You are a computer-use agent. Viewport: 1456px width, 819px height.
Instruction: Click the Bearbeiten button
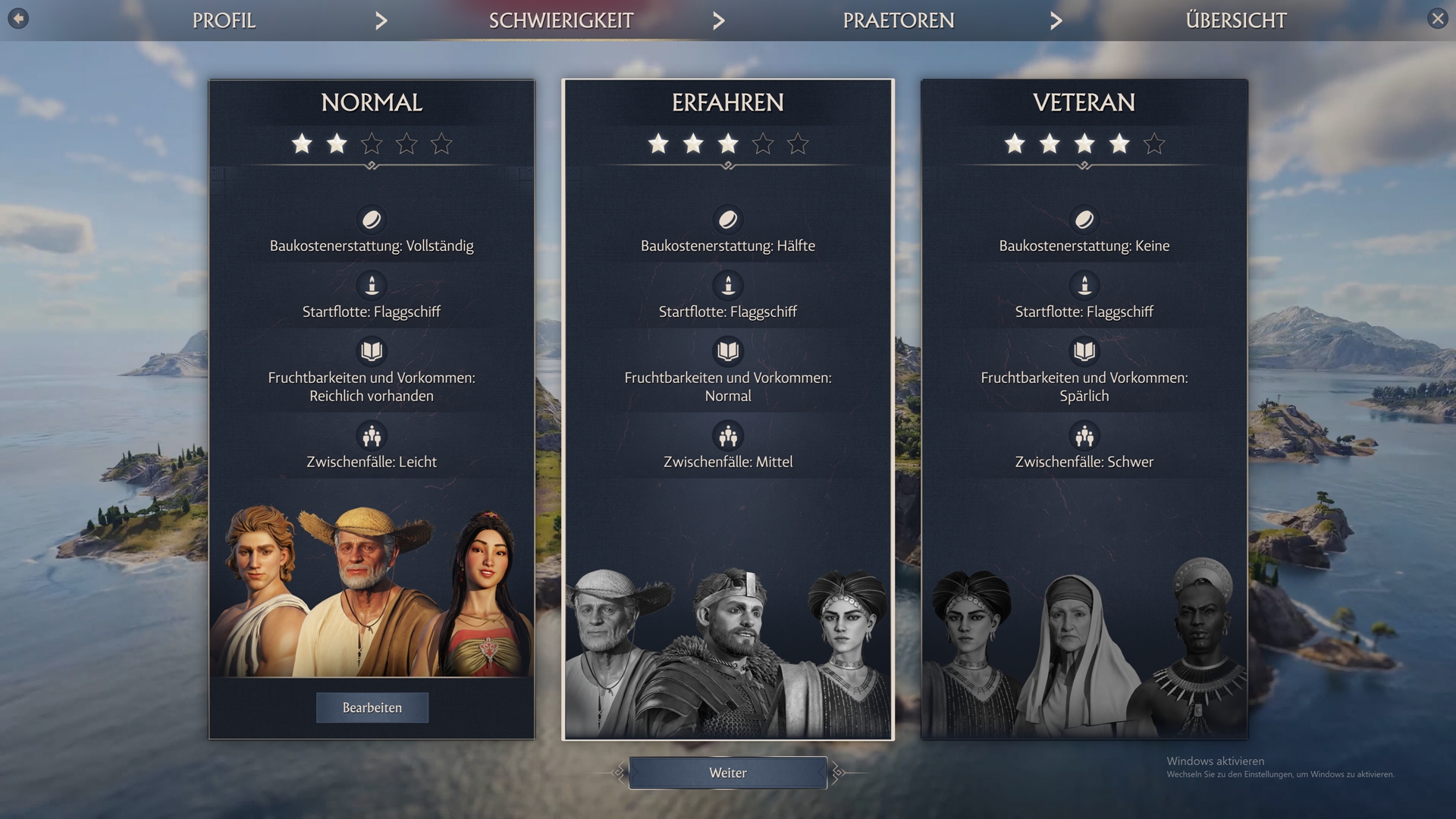372,708
